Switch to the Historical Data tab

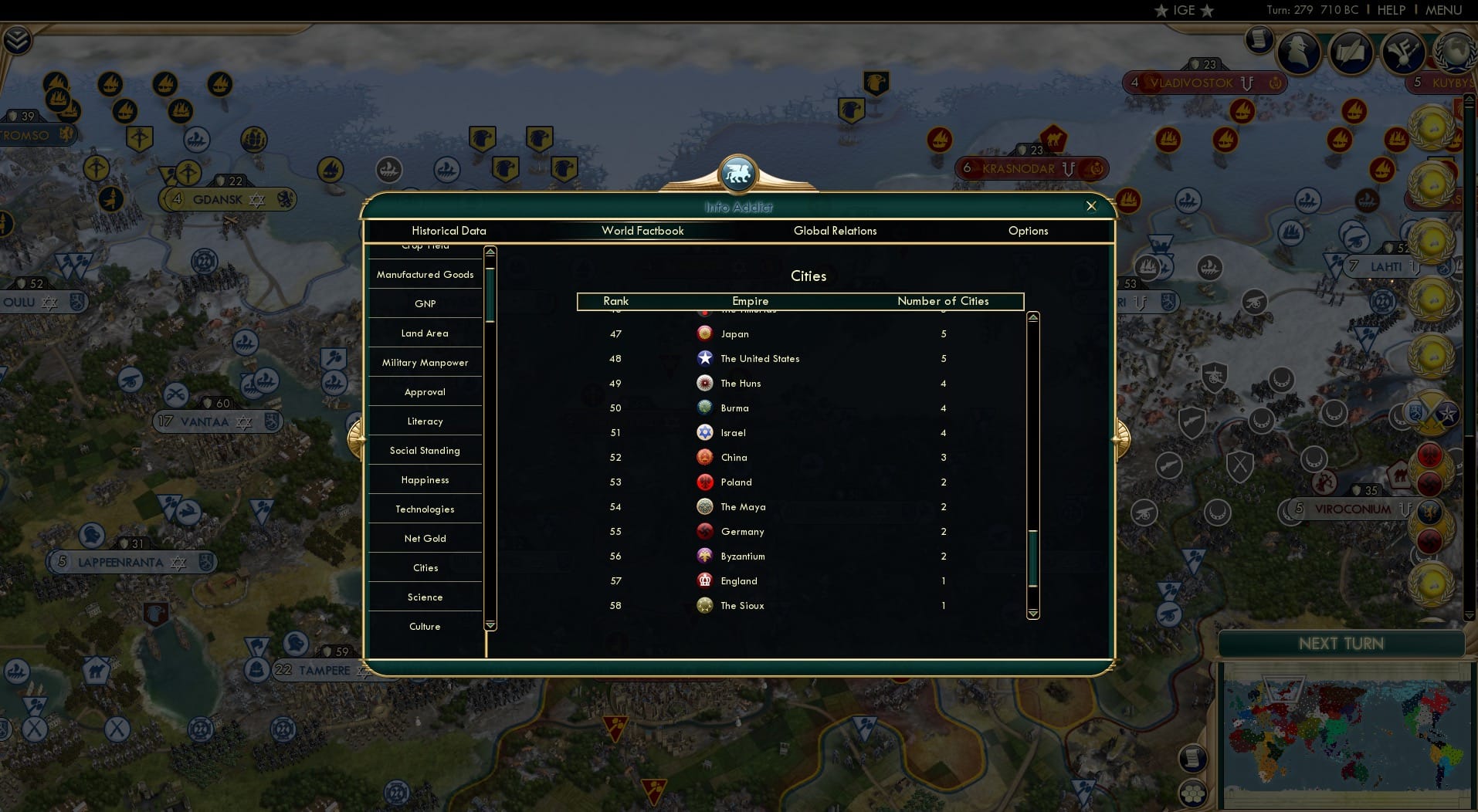[x=449, y=231]
